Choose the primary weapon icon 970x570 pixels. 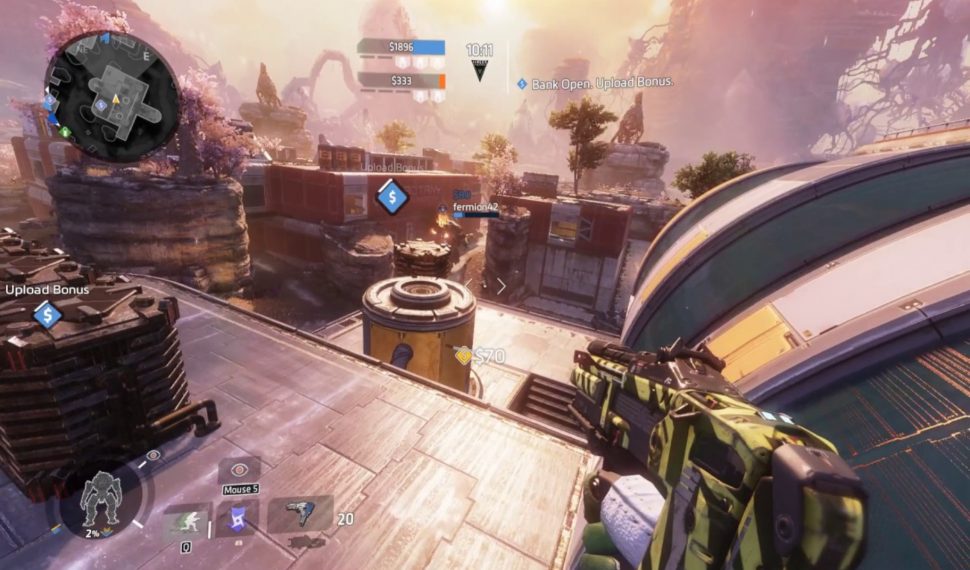click(299, 513)
